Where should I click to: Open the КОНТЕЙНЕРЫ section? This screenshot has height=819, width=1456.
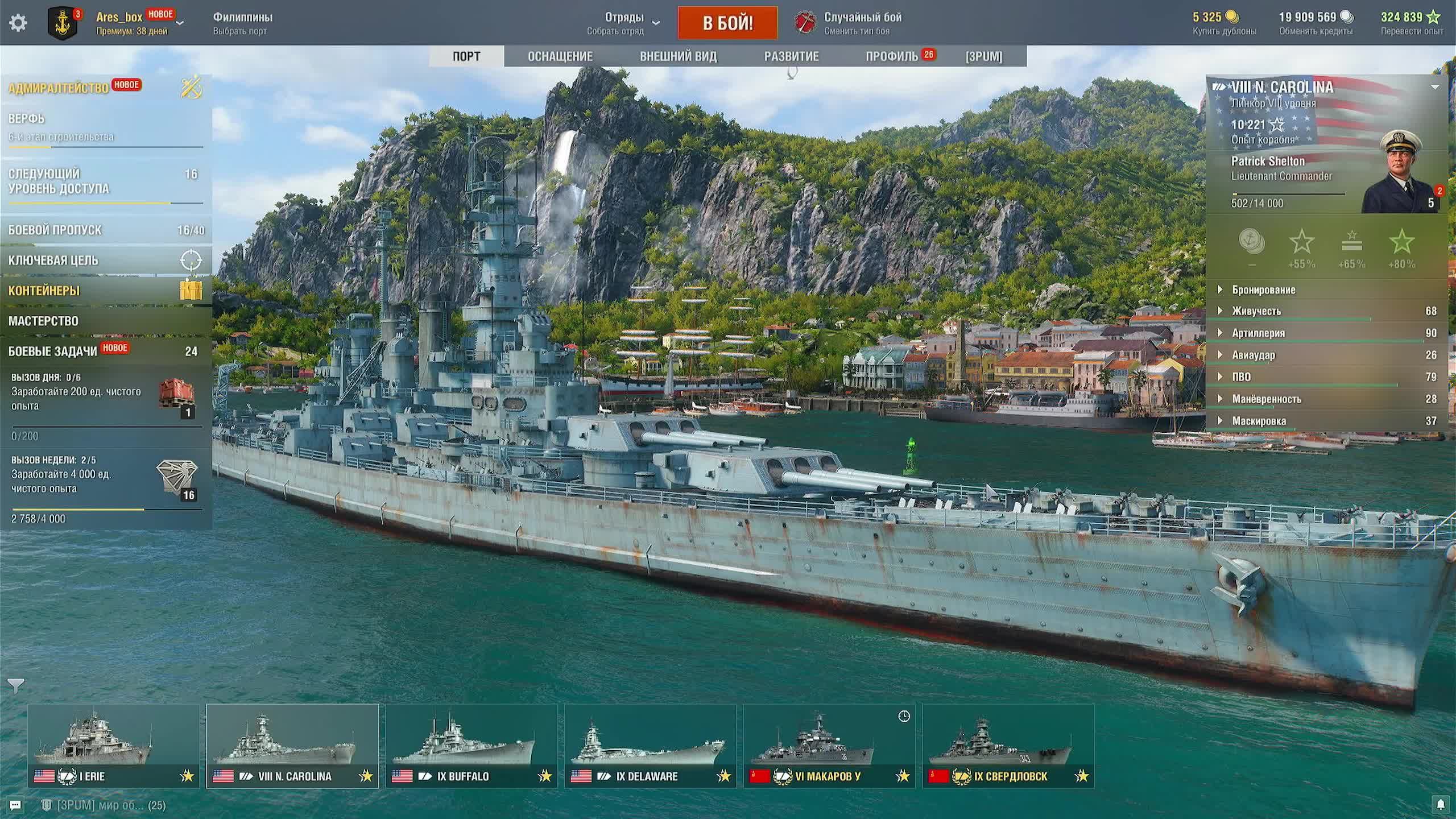(x=44, y=291)
